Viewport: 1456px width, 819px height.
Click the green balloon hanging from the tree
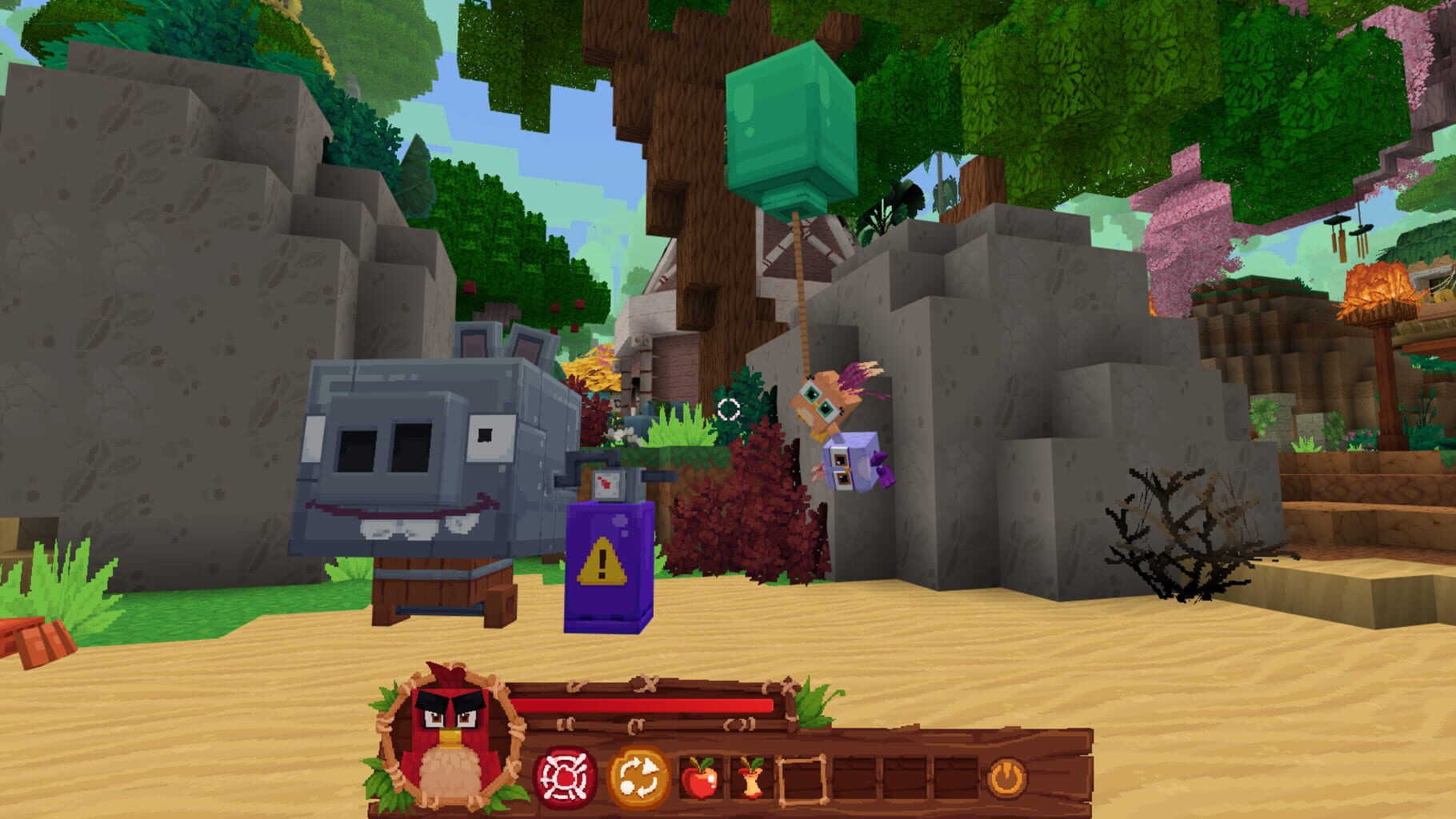pos(790,128)
